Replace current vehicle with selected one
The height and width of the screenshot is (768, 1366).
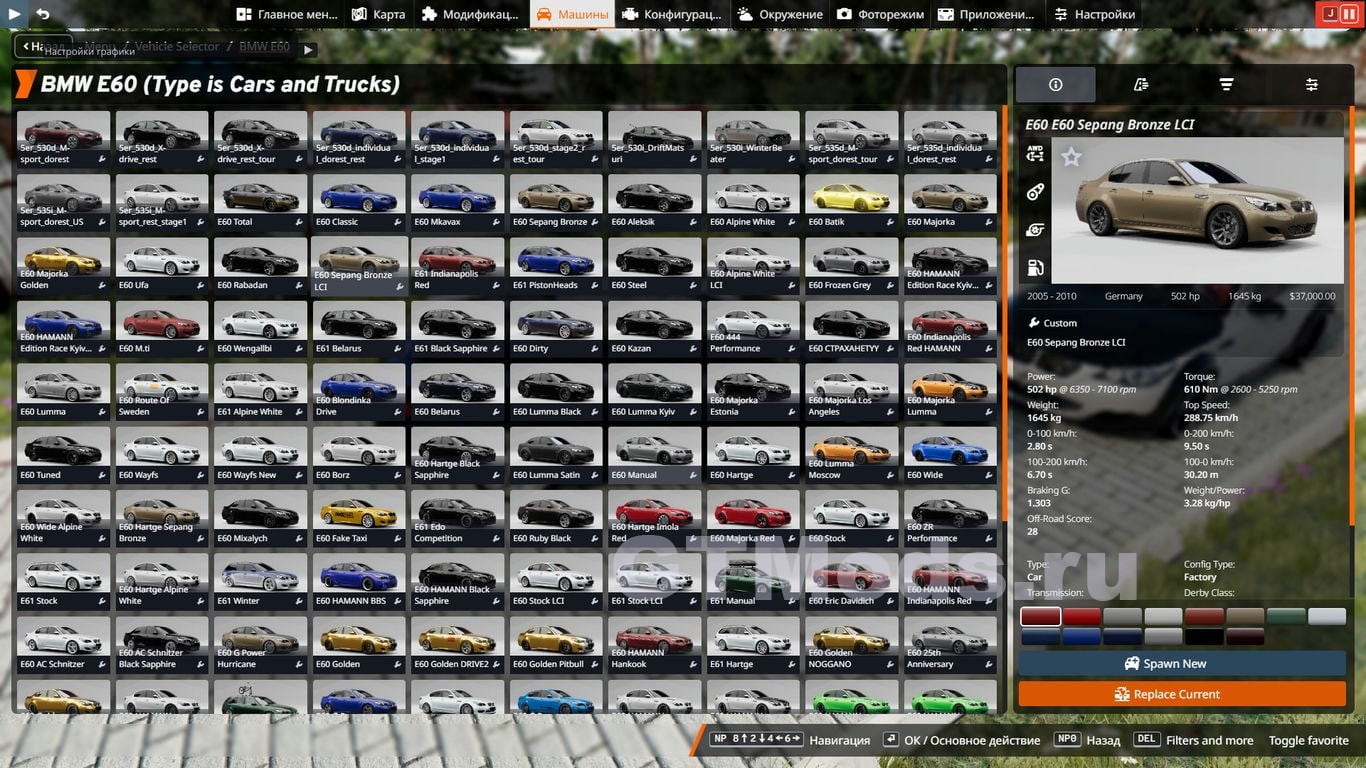(x=1182, y=694)
